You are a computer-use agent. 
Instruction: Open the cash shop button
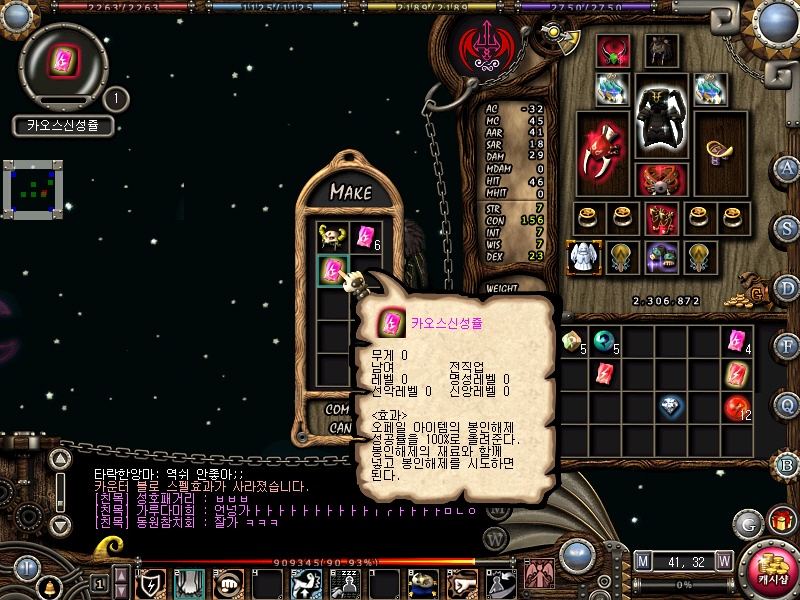pos(771,570)
